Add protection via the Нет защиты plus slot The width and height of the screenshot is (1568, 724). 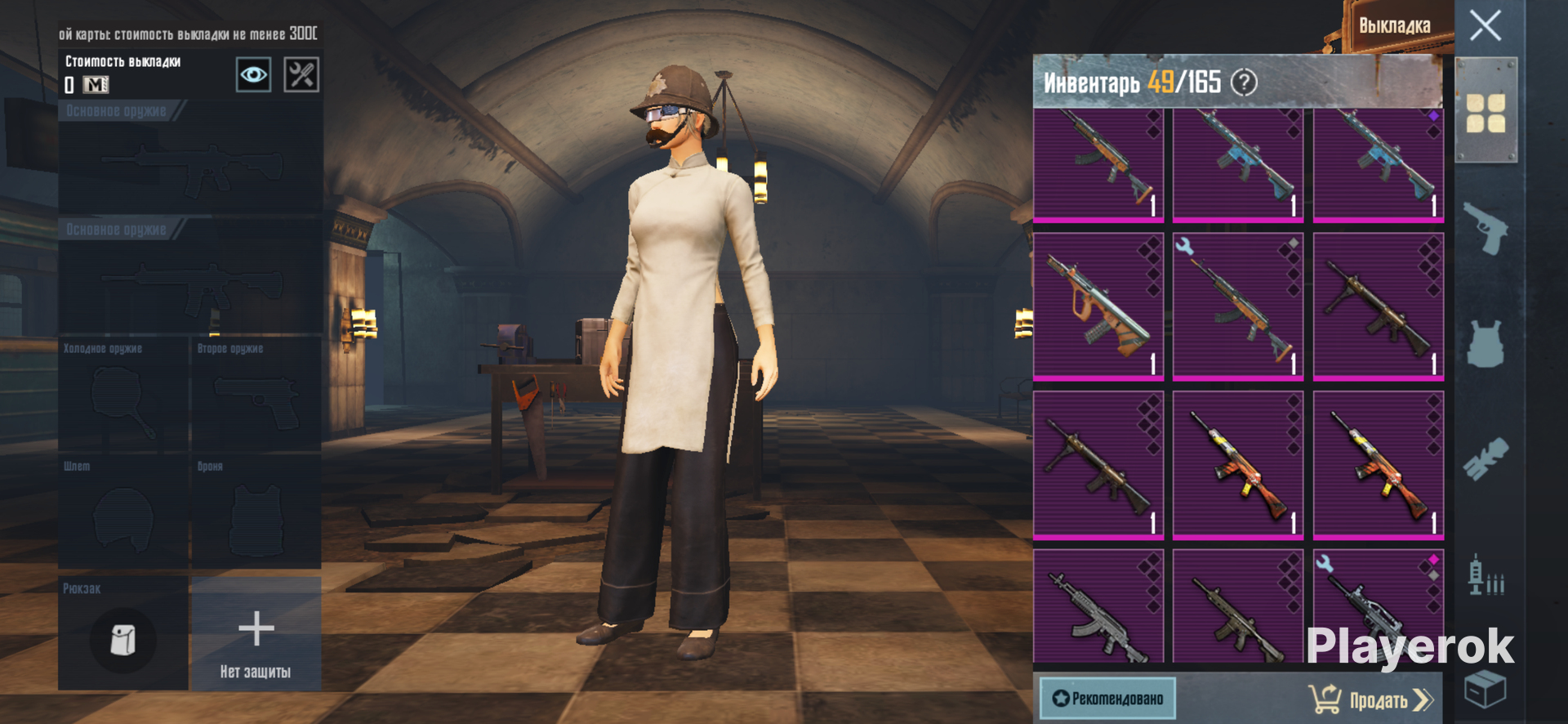[256, 633]
